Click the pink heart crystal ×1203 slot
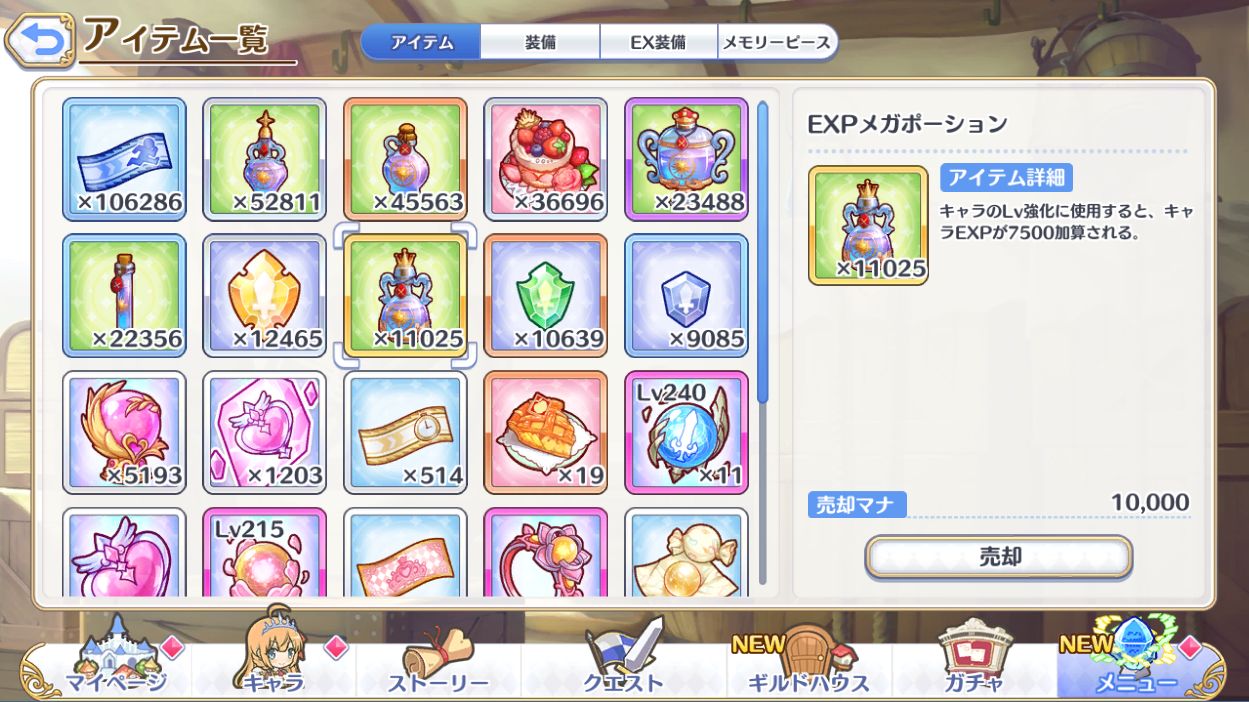Image resolution: width=1249 pixels, height=702 pixels. coord(265,433)
